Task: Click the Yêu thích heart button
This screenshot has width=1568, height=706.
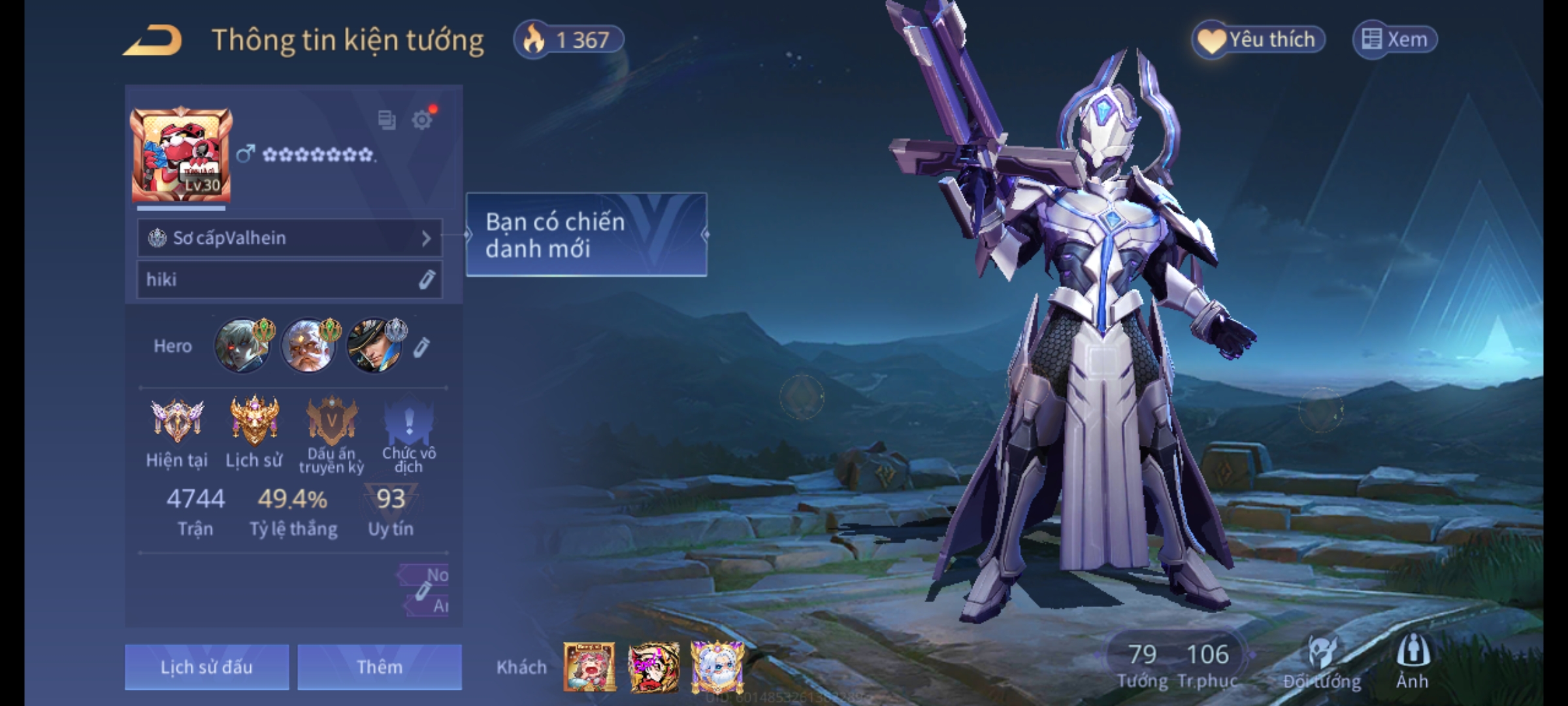Action: click(1258, 39)
